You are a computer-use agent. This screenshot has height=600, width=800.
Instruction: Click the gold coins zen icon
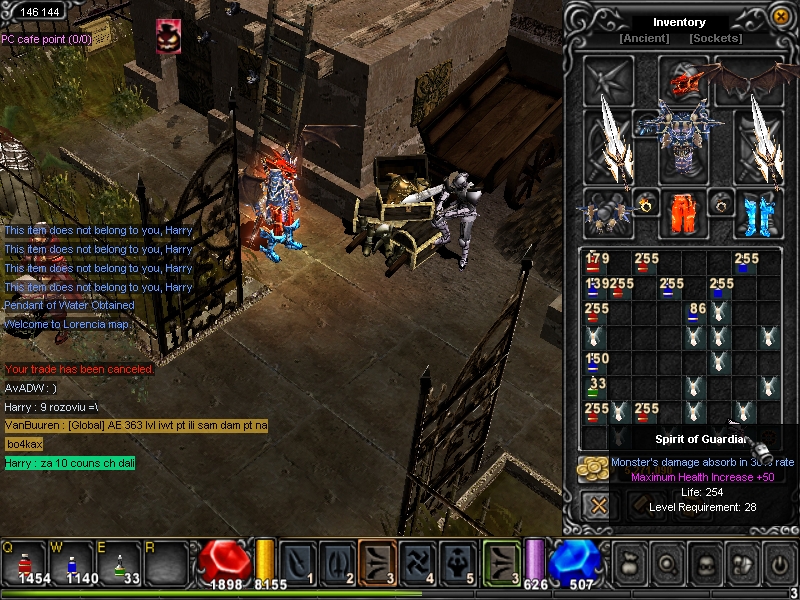click(592, 468)
